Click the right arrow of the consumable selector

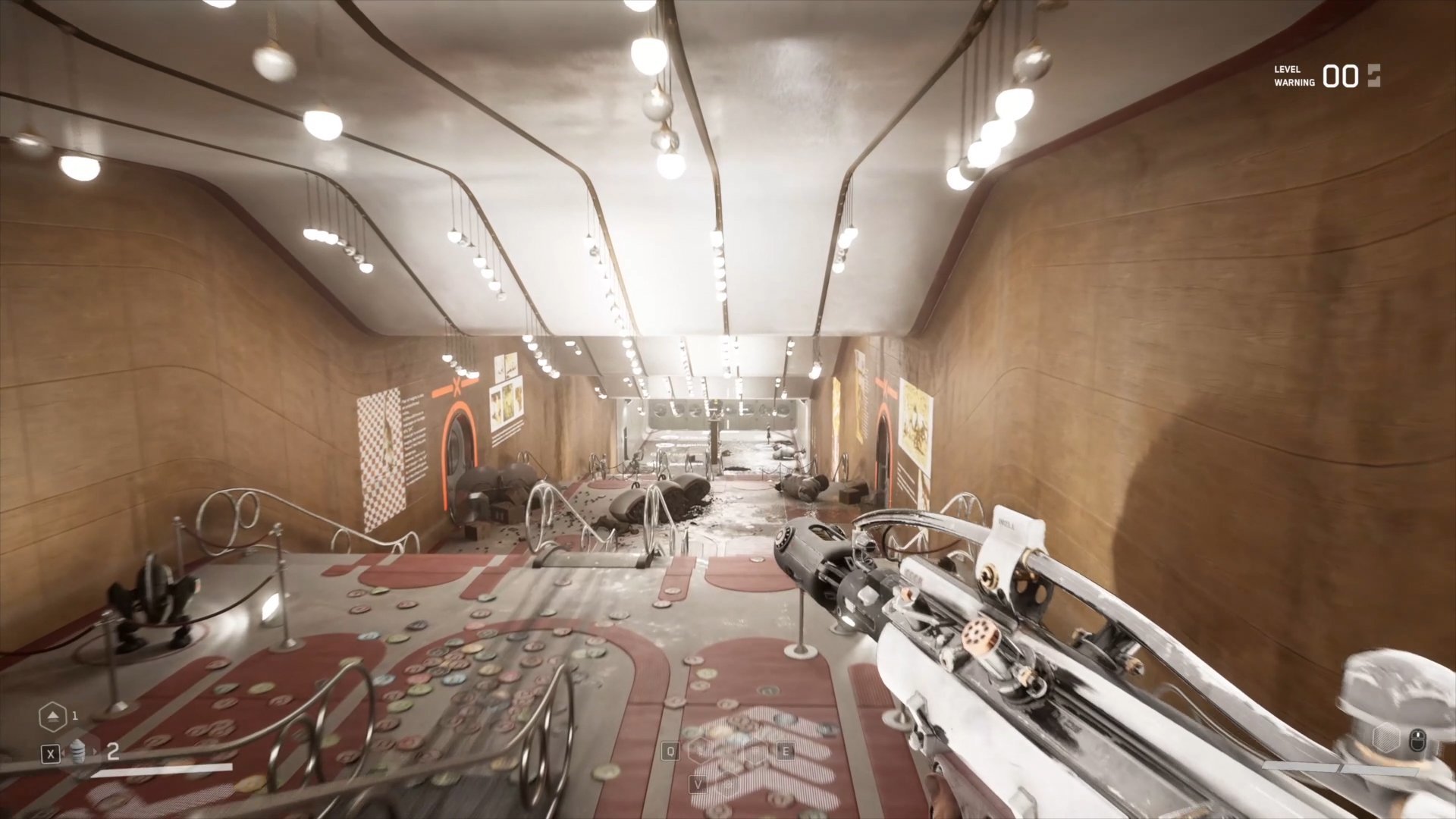pyautogui.click(x=95, y=753)
